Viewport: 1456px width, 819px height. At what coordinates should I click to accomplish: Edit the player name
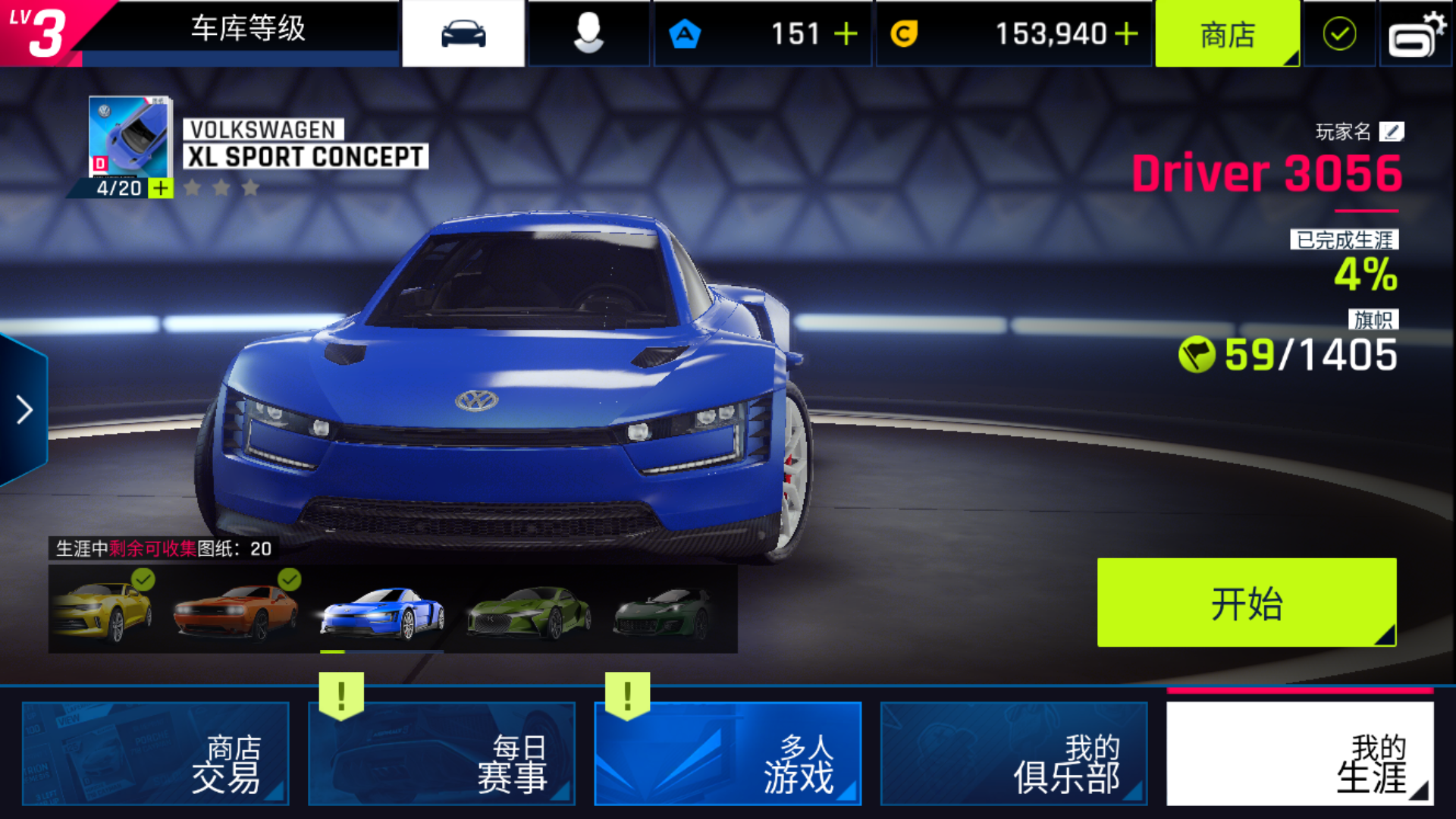click(x=1392, y=132)
